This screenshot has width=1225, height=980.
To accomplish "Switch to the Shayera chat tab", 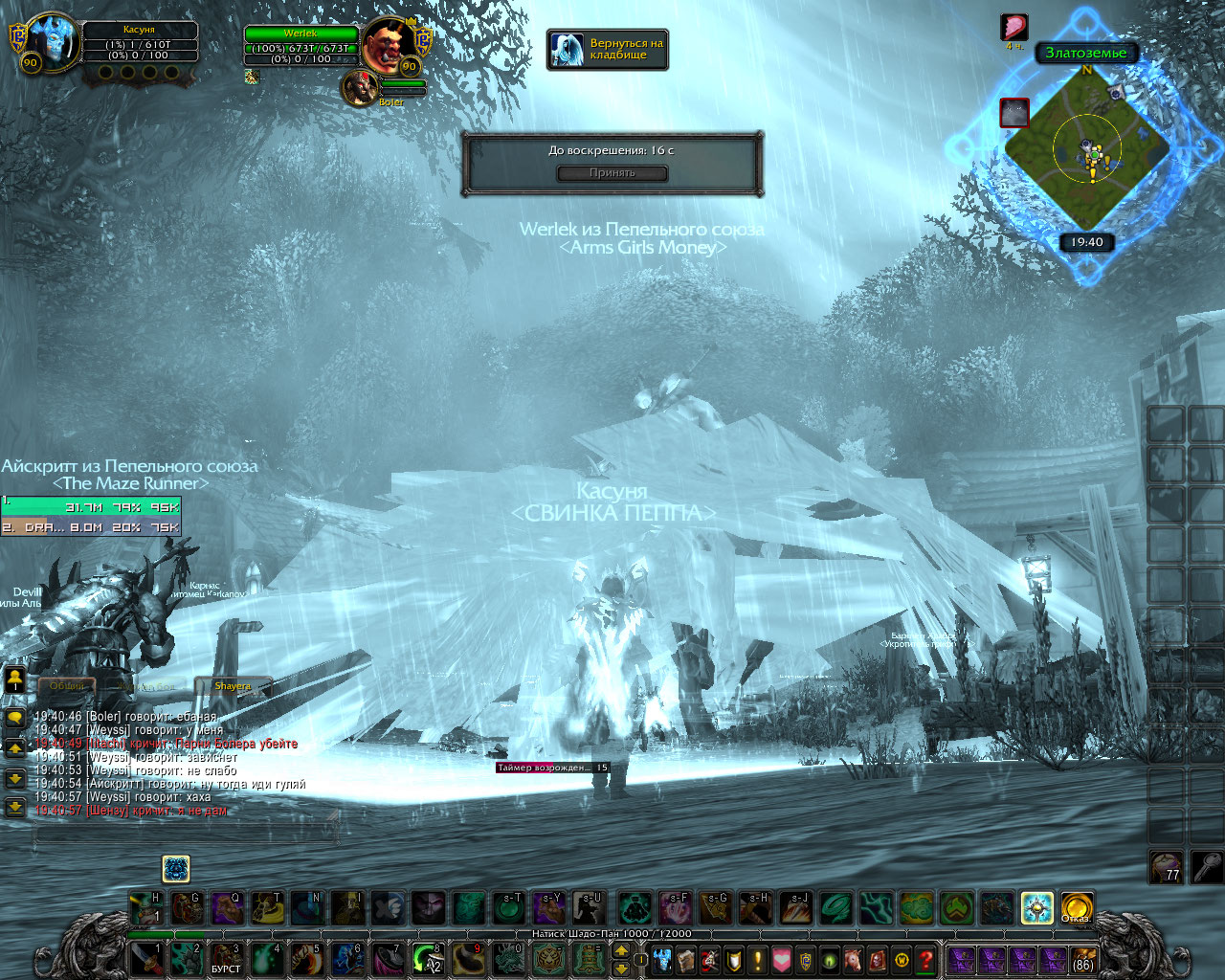I will [x=233, y=686].
